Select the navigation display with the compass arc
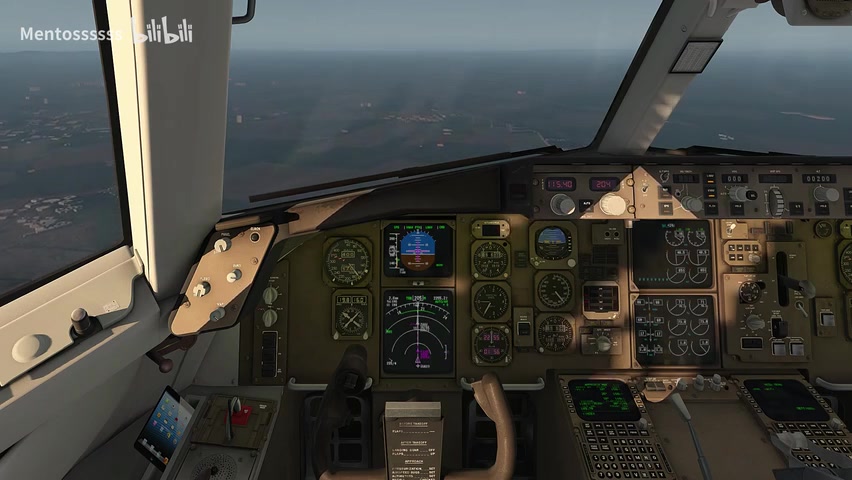This screenshot has width=852, height=480. tap(418, 332)
